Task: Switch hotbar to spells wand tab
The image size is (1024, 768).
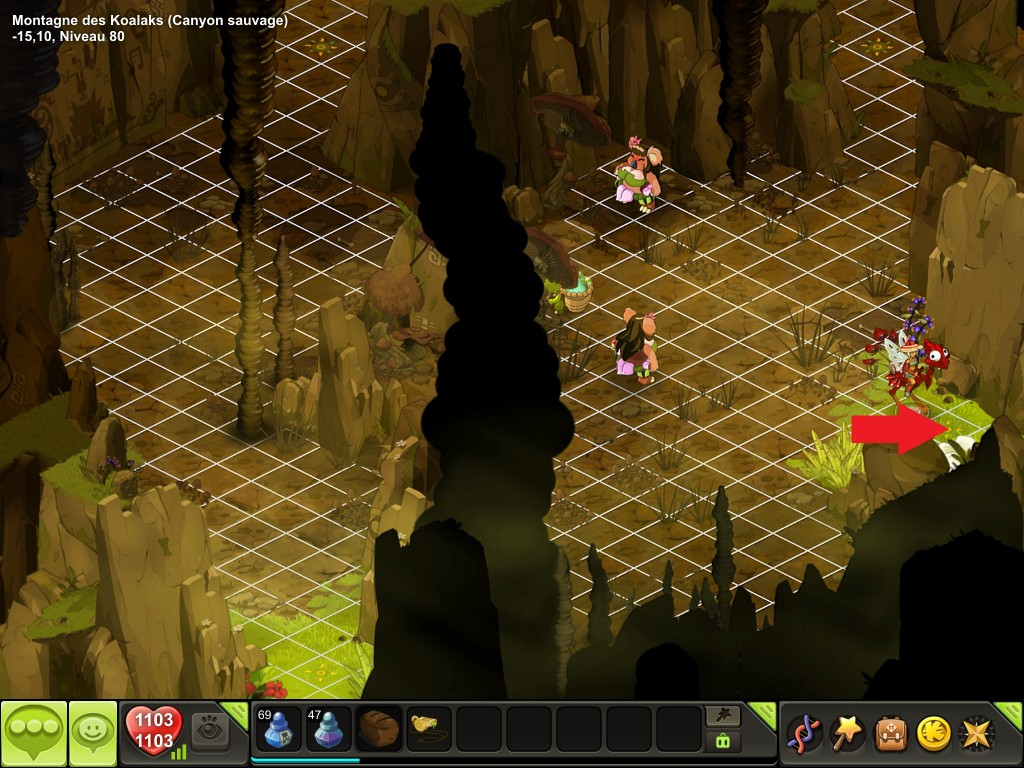Action: pos(722,715)
